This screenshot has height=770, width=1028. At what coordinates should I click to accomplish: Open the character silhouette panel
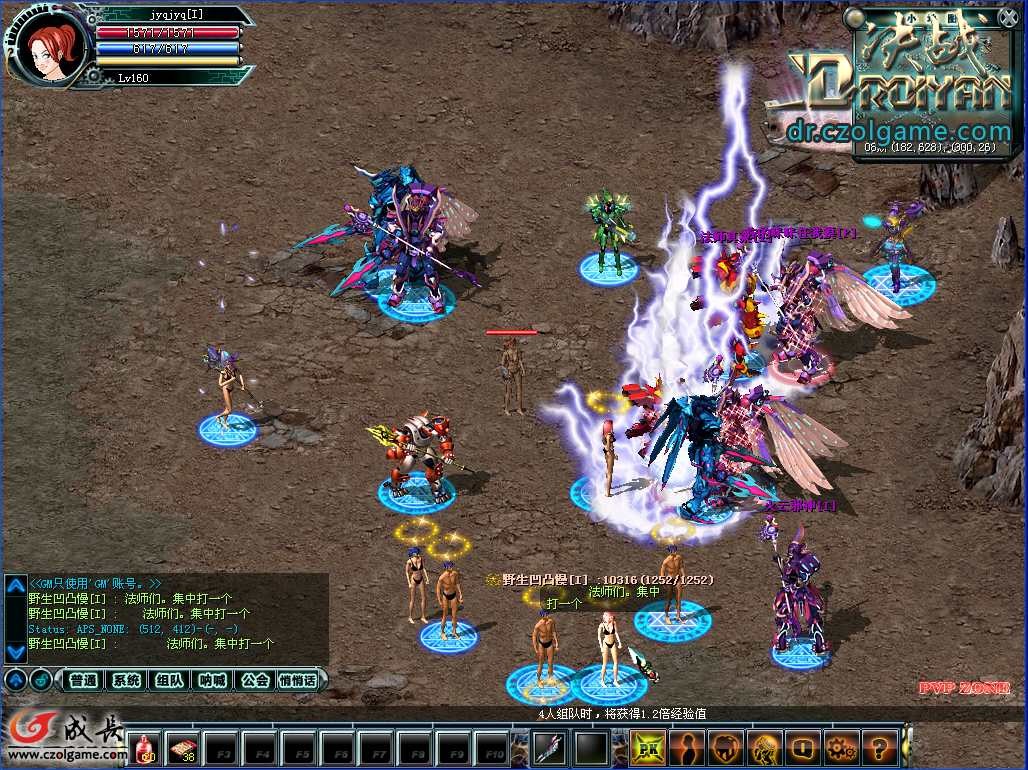click(x=686, y=747)
